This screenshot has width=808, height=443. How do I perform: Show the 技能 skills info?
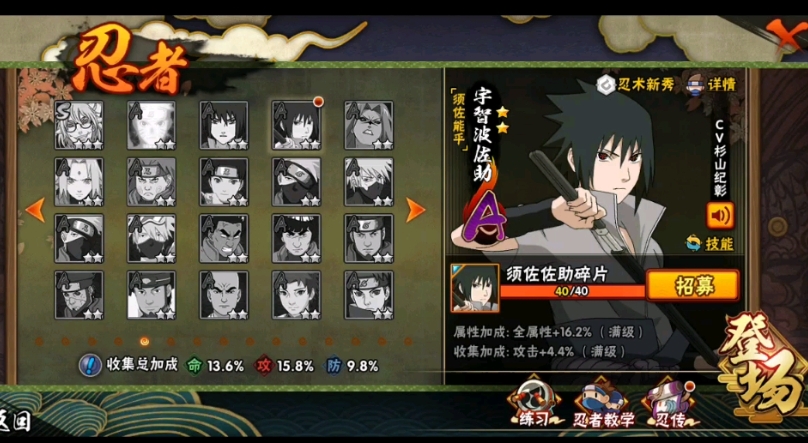(710, 243)
